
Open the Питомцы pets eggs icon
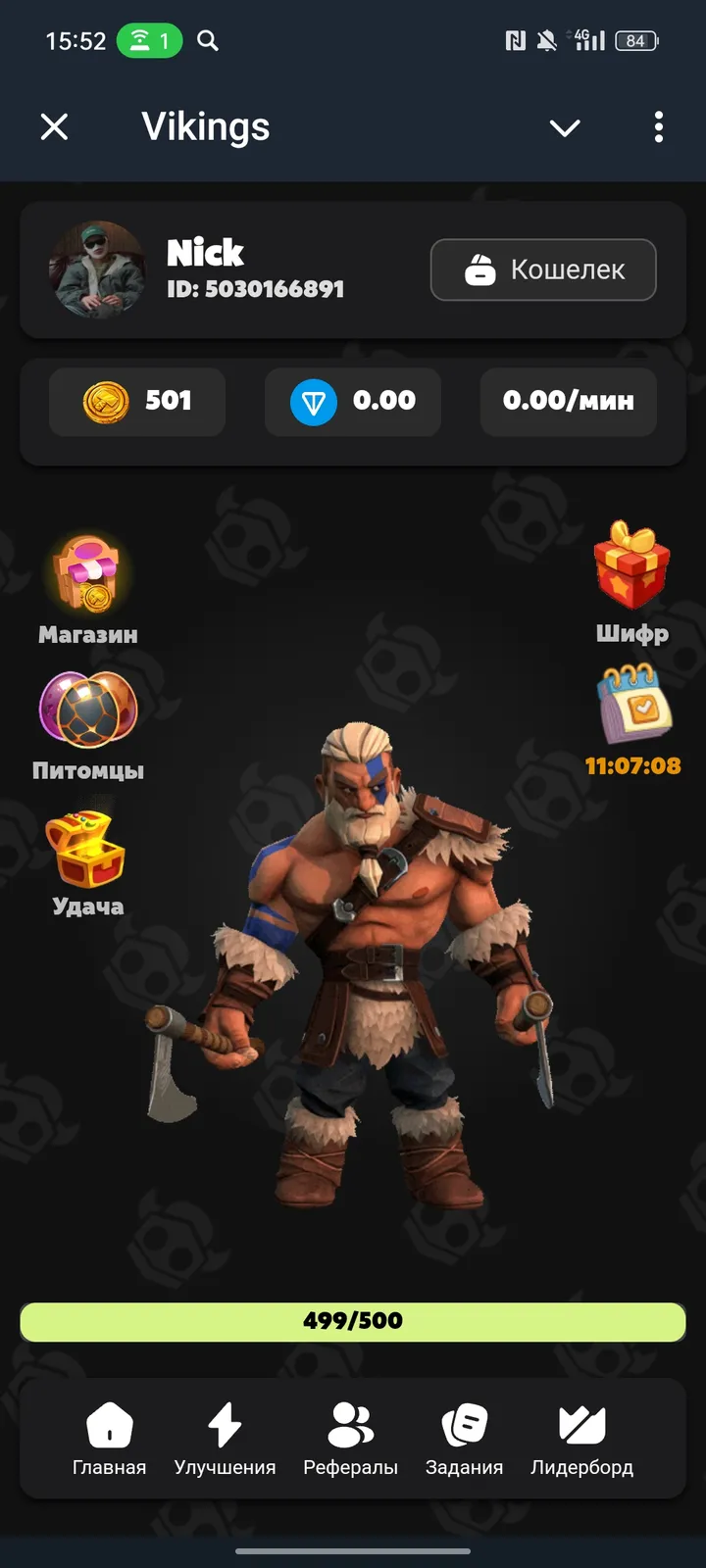pyautogui.click(x=88, y=710)
